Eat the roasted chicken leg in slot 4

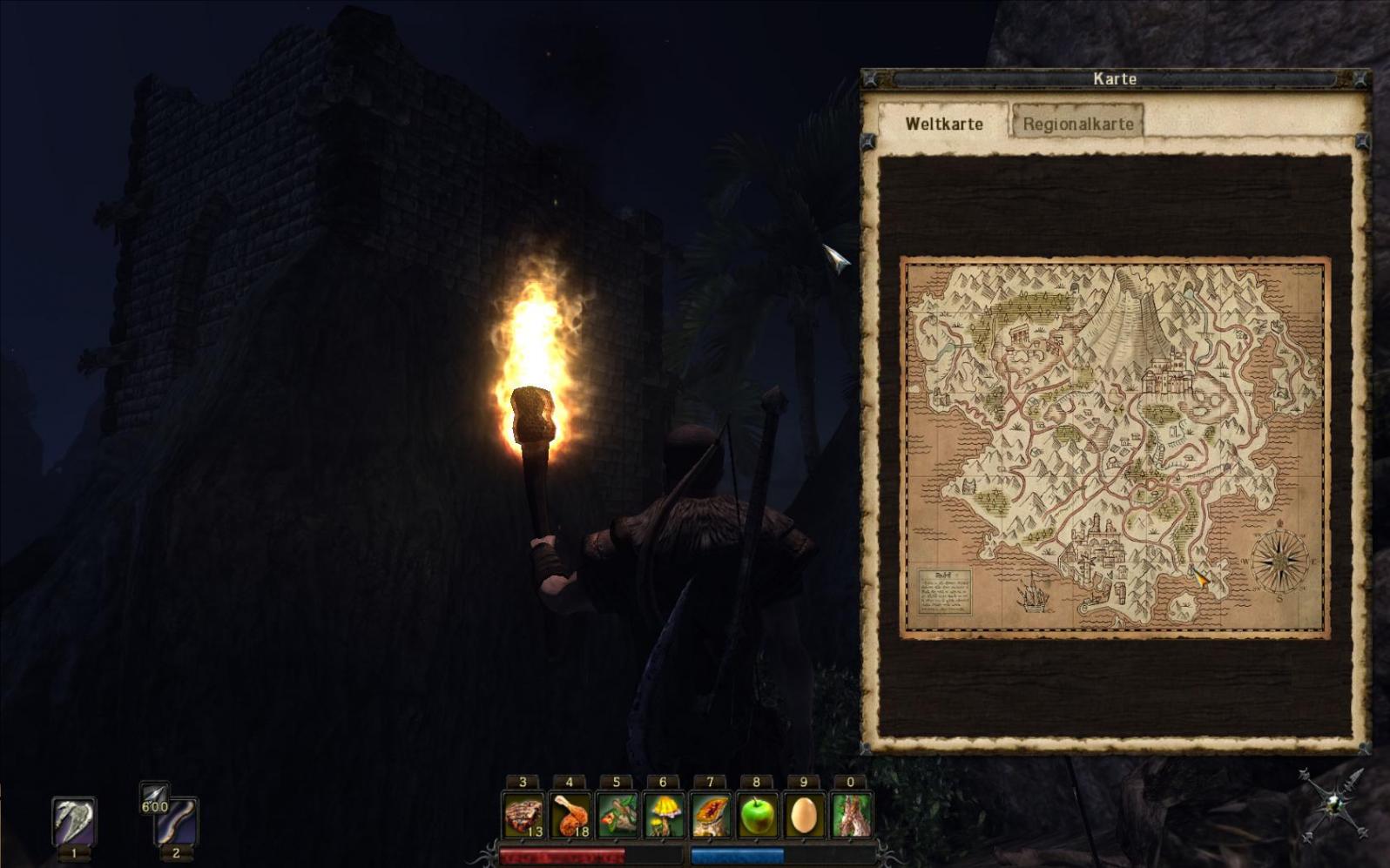(x=570, y=816)
